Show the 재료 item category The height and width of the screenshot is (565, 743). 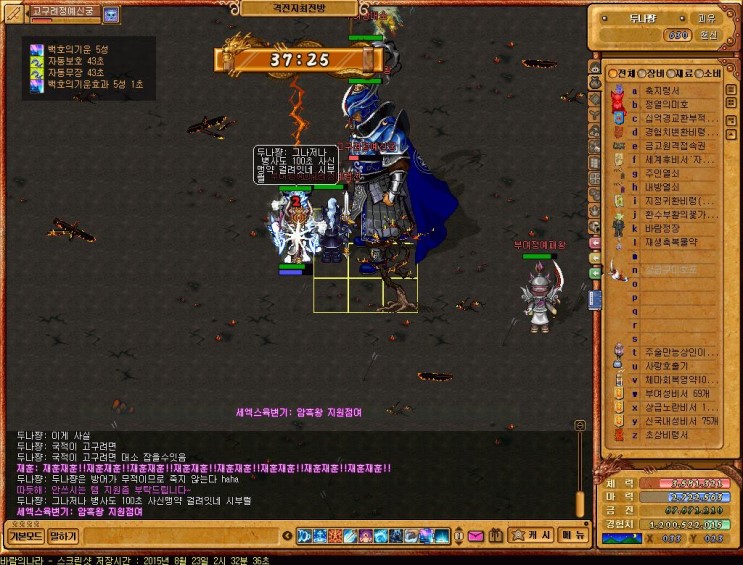pyautogui.click(x=680, y=73)
